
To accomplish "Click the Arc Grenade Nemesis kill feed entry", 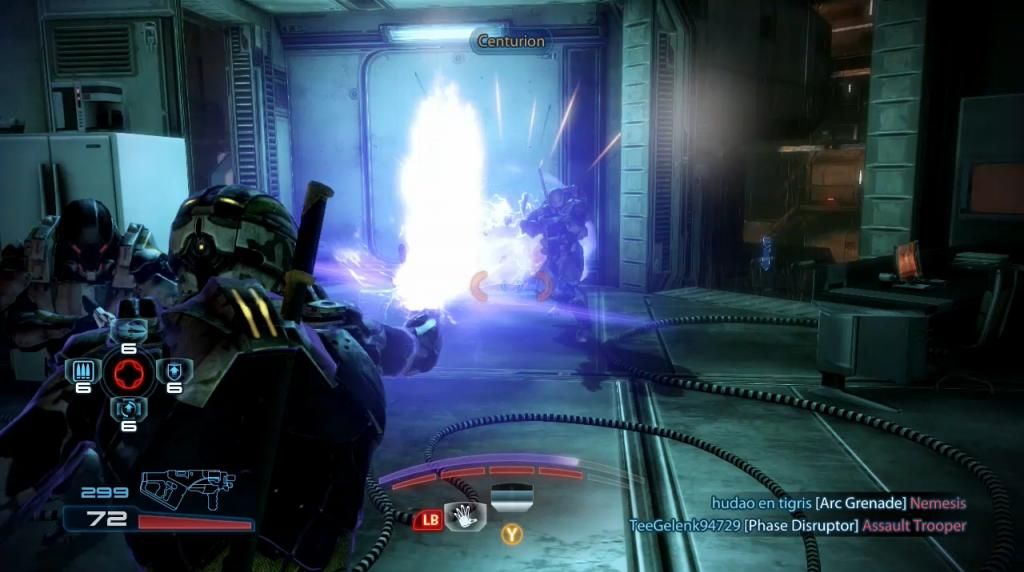I will (838, 504).
